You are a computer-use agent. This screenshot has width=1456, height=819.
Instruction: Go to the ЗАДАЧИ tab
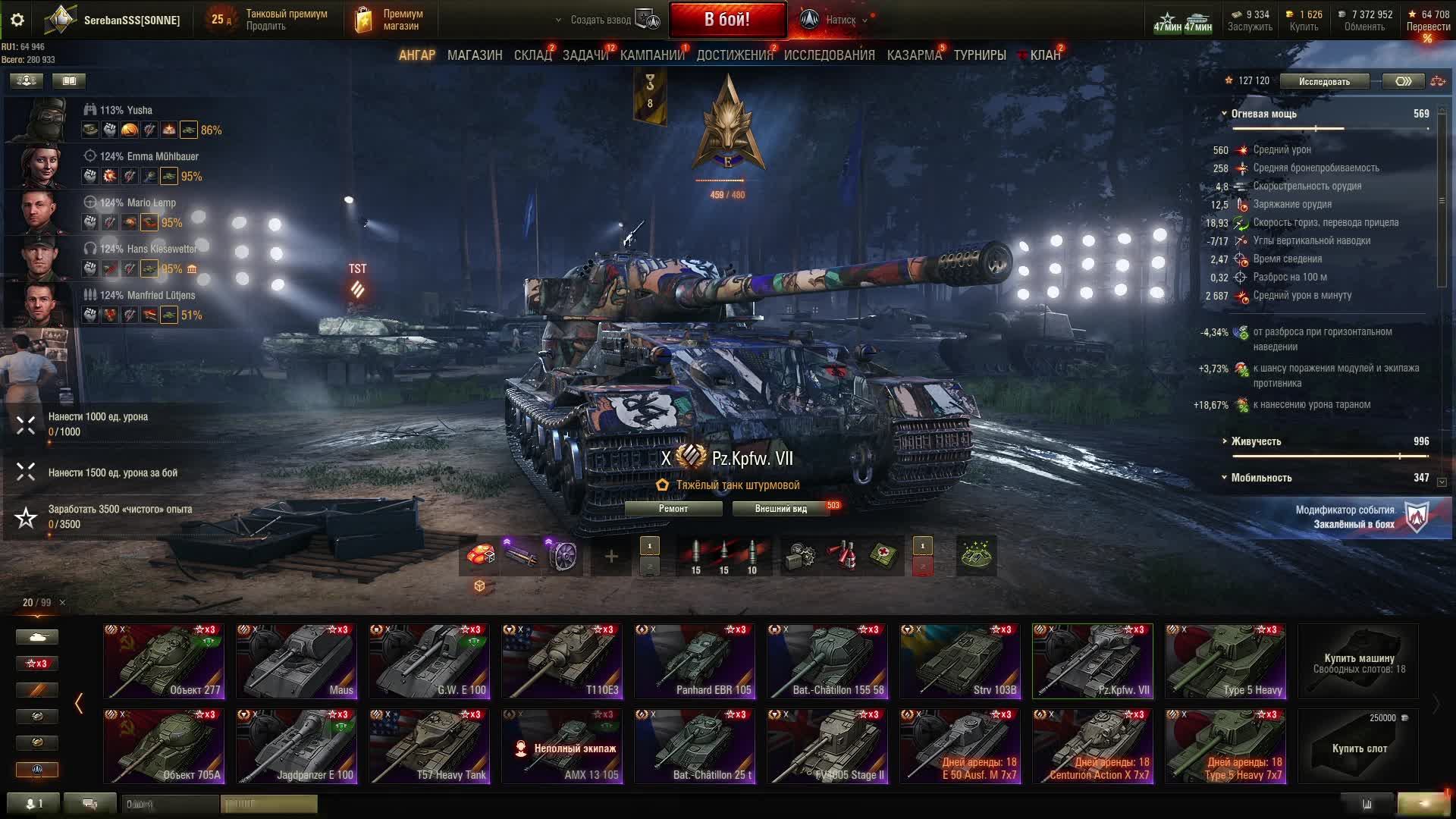coord(585,55)
